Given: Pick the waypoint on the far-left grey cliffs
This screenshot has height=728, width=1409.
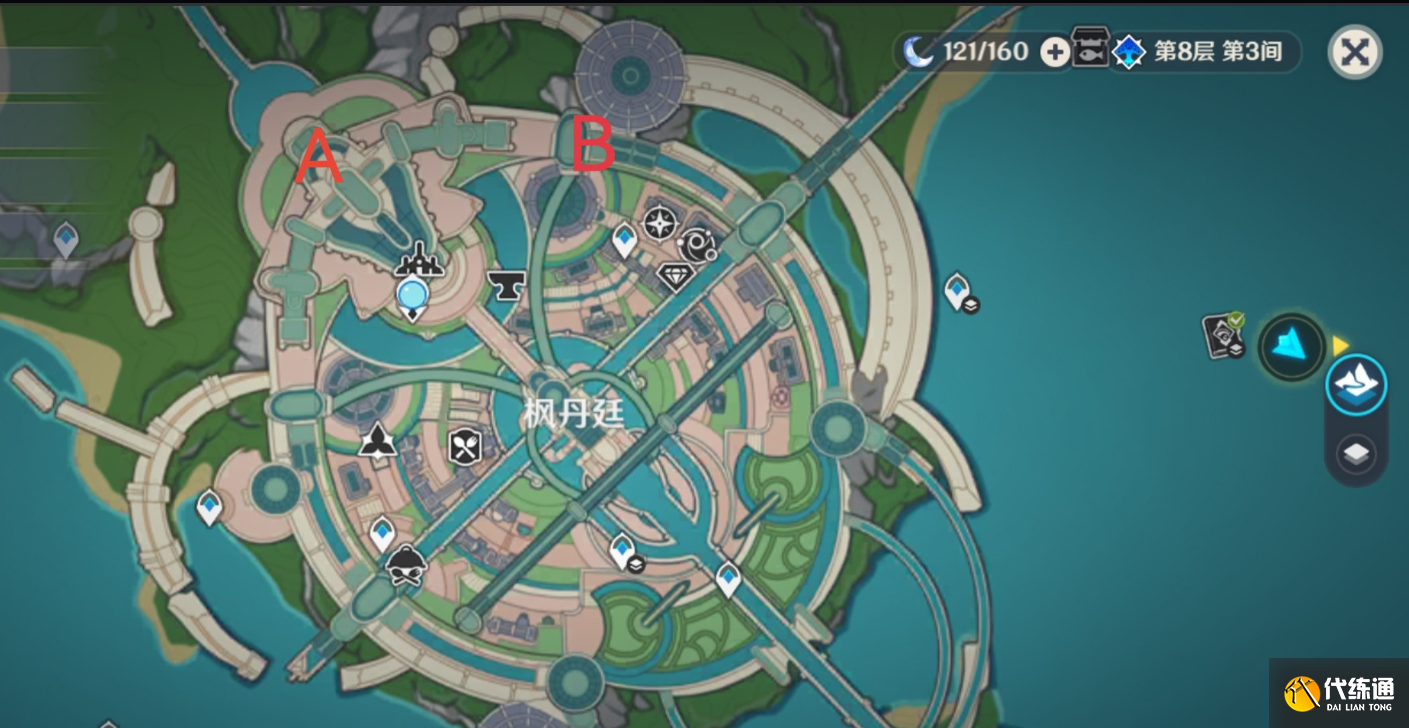Looking at the screenshot, I should [66, 239].
